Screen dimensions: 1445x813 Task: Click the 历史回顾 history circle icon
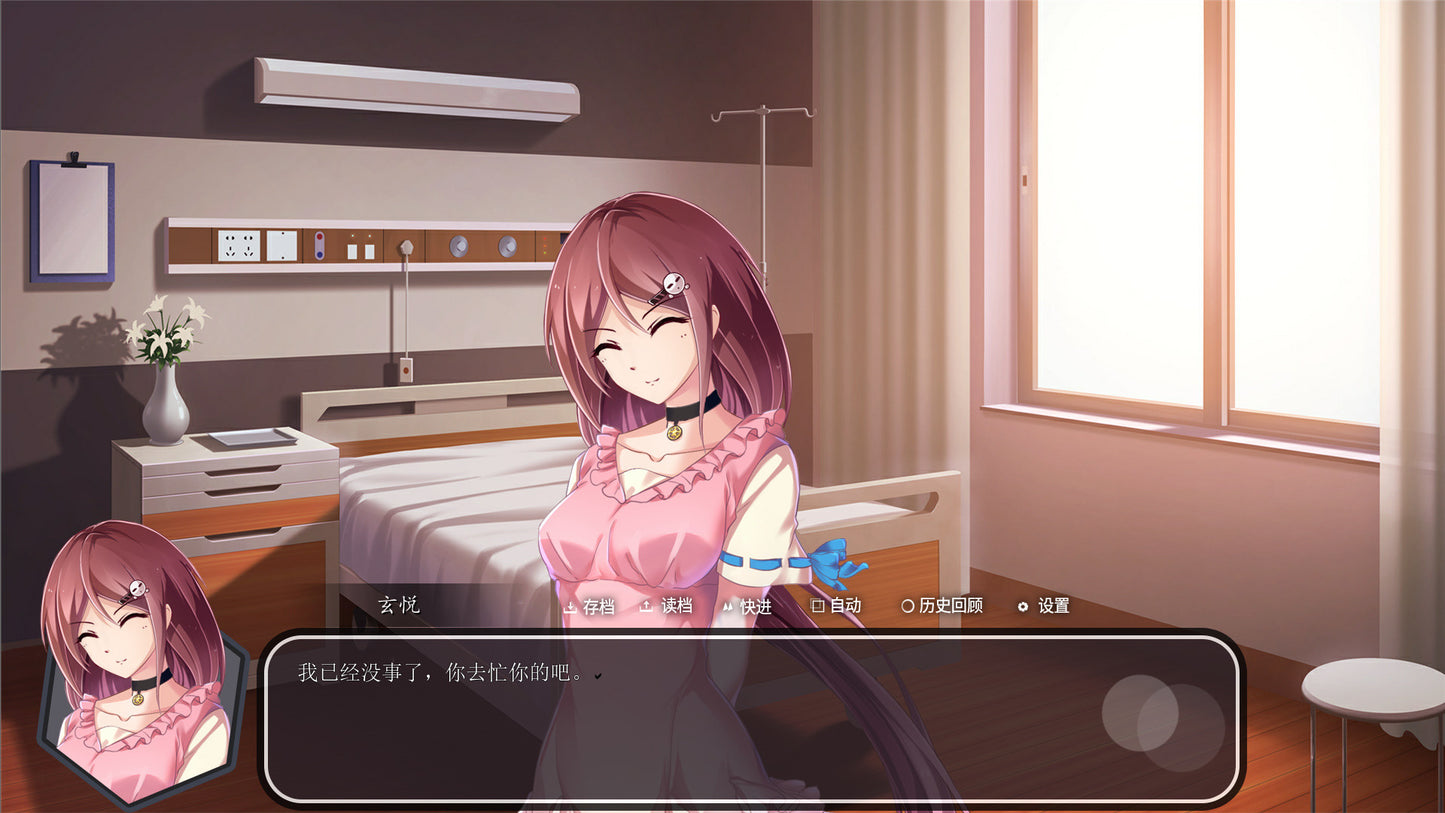[907, 606]
